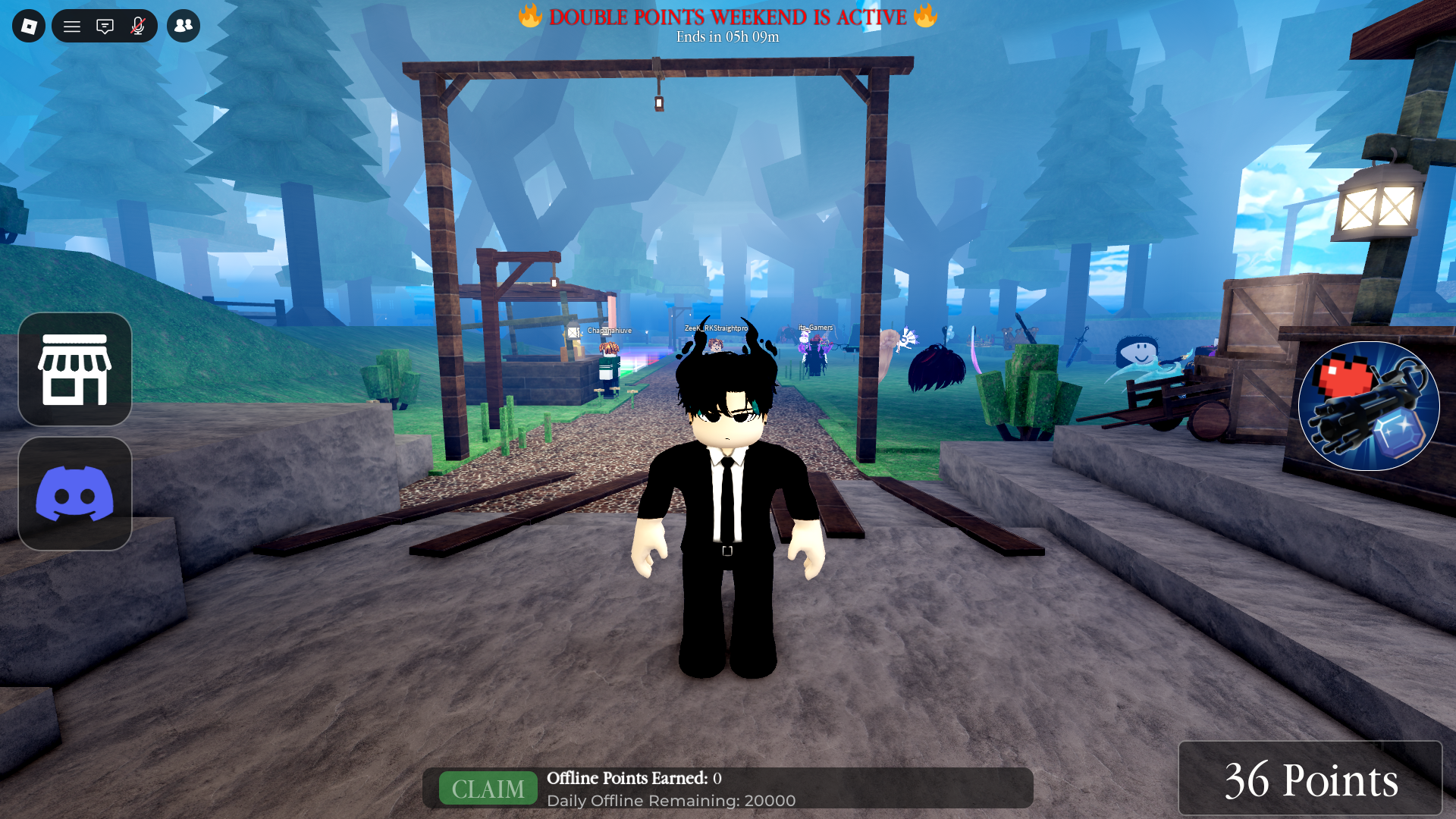Expand the Roblox escape menu options

[x=72, y=25]
